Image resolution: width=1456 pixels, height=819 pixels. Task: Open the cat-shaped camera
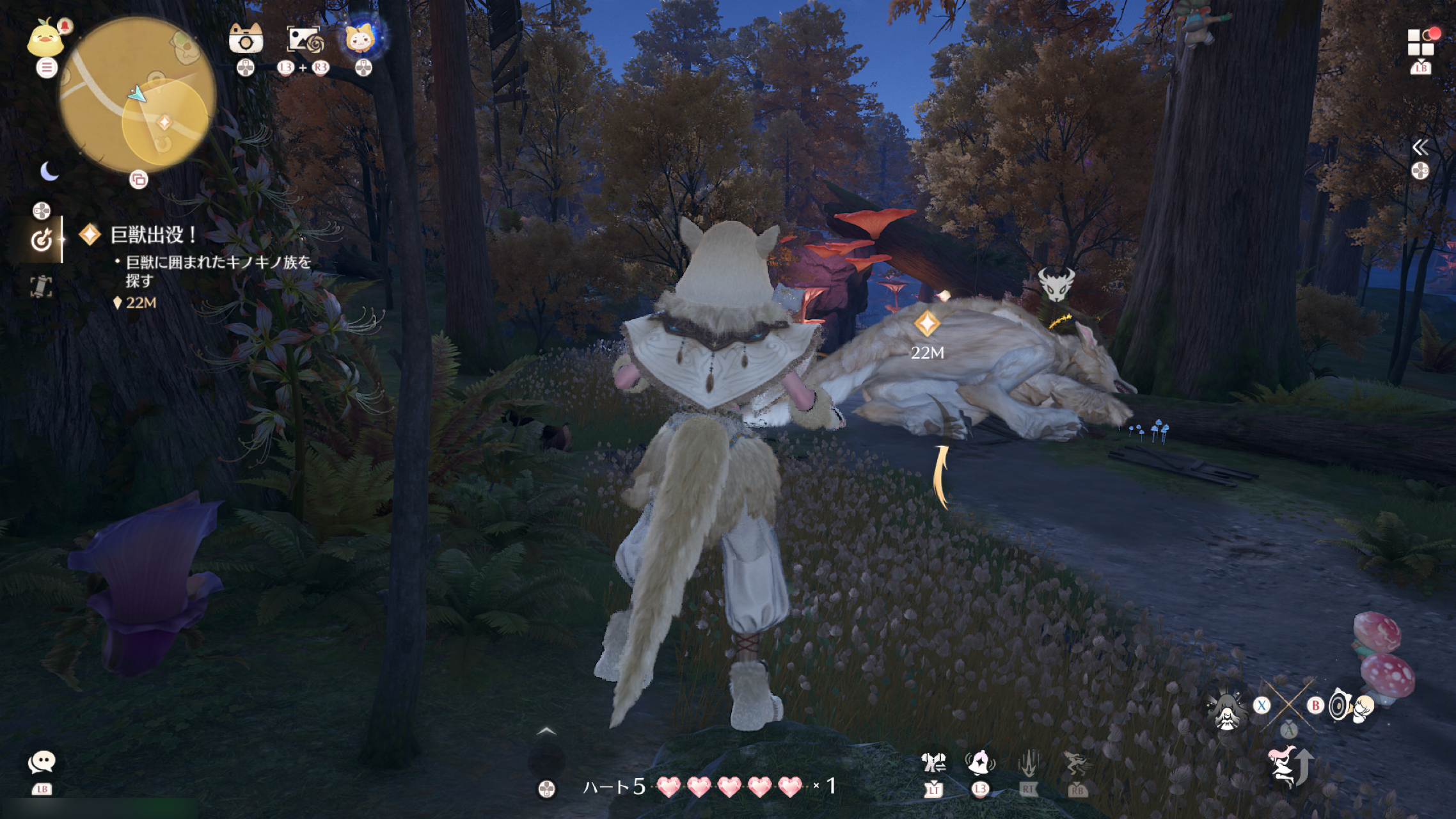click(246, 40)
